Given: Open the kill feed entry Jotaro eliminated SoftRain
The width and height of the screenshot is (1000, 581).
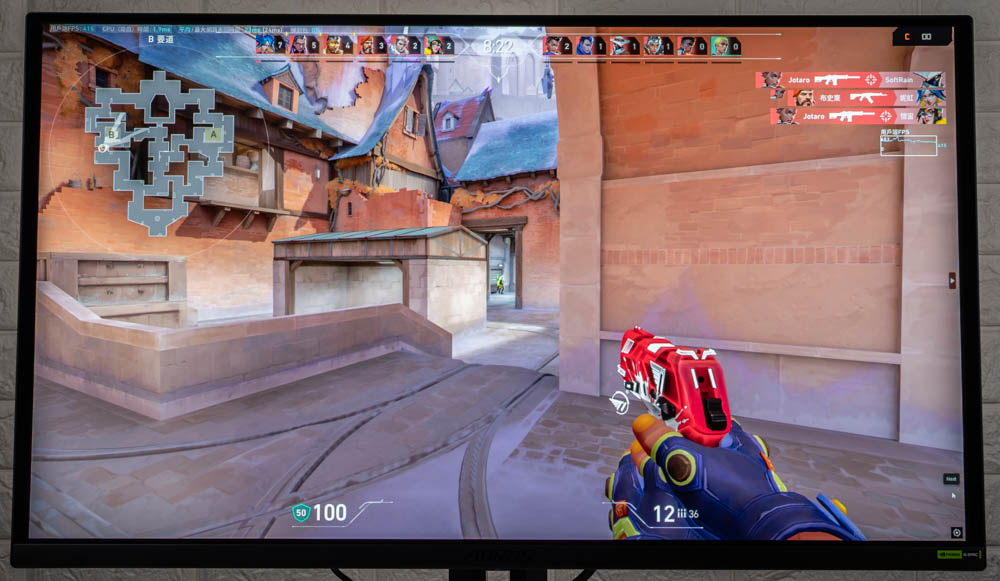Looking at the screenshot, I should coord(850,79).
